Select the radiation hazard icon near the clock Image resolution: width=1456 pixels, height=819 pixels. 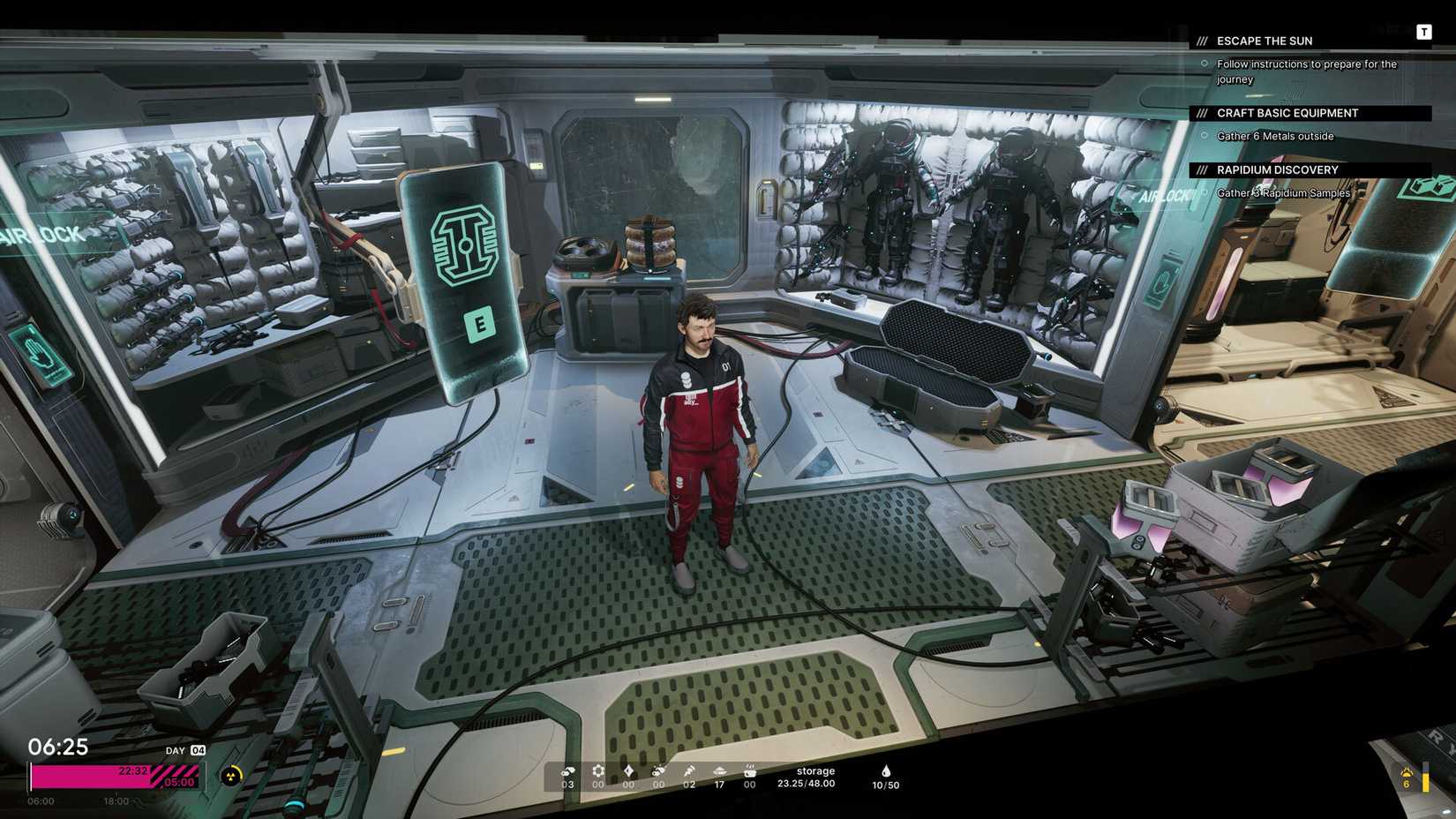tap(231, 776)
